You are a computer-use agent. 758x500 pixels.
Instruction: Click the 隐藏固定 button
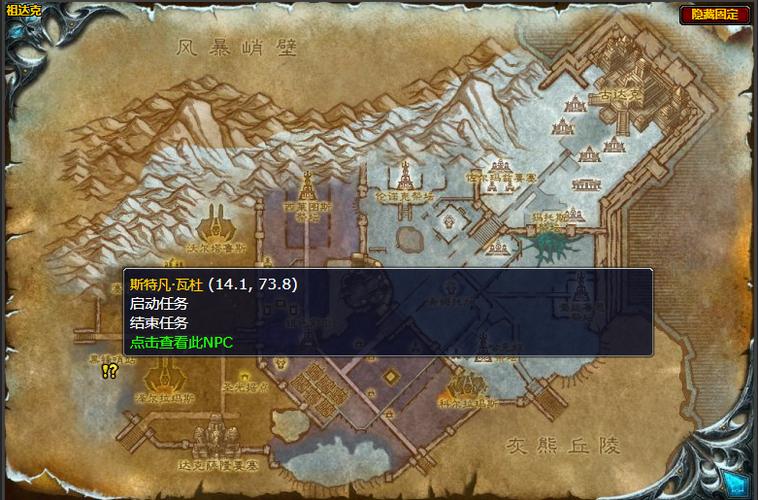pos(715,14)
